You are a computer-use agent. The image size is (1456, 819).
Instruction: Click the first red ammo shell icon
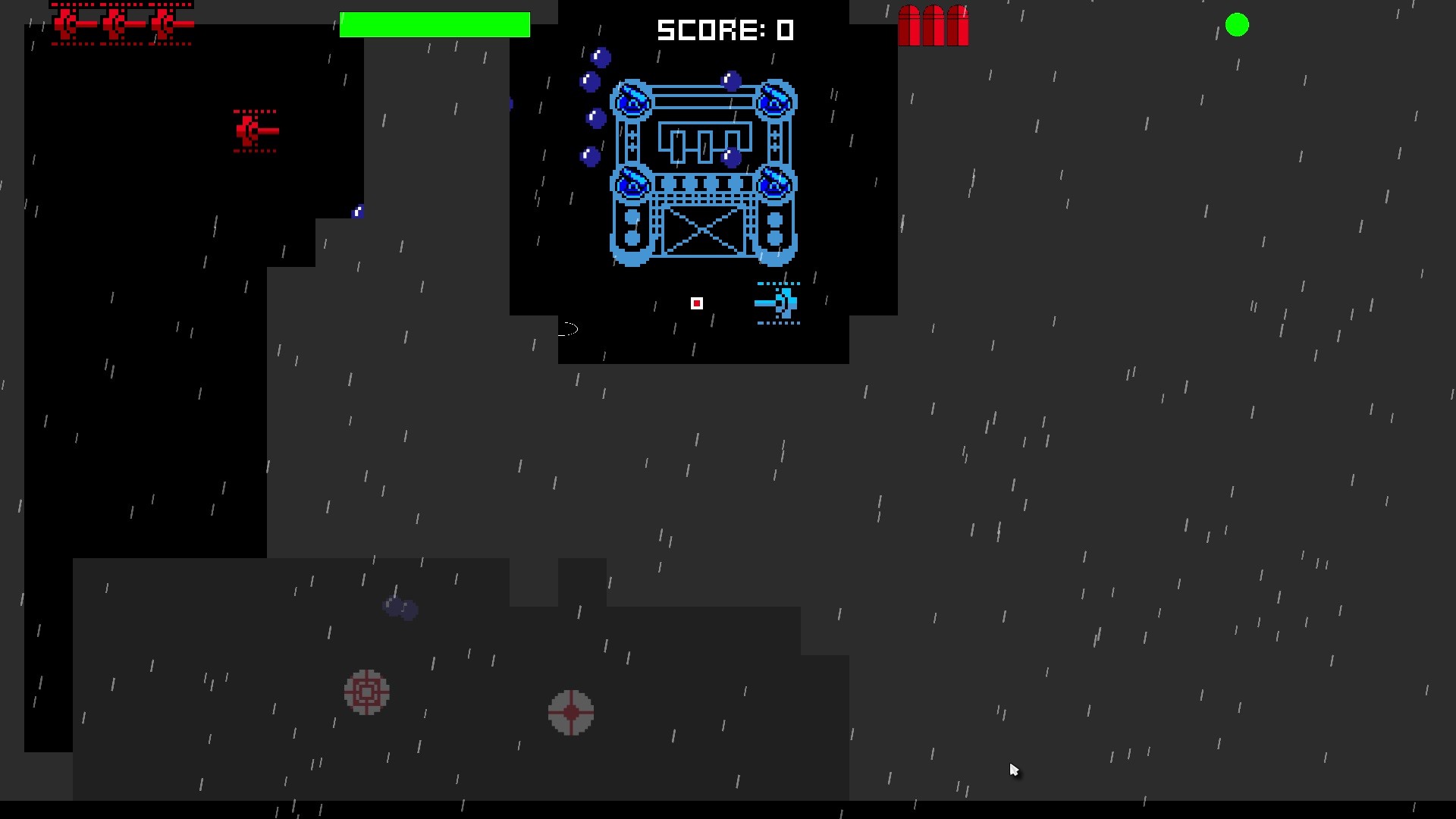click(x=908, y=25)
